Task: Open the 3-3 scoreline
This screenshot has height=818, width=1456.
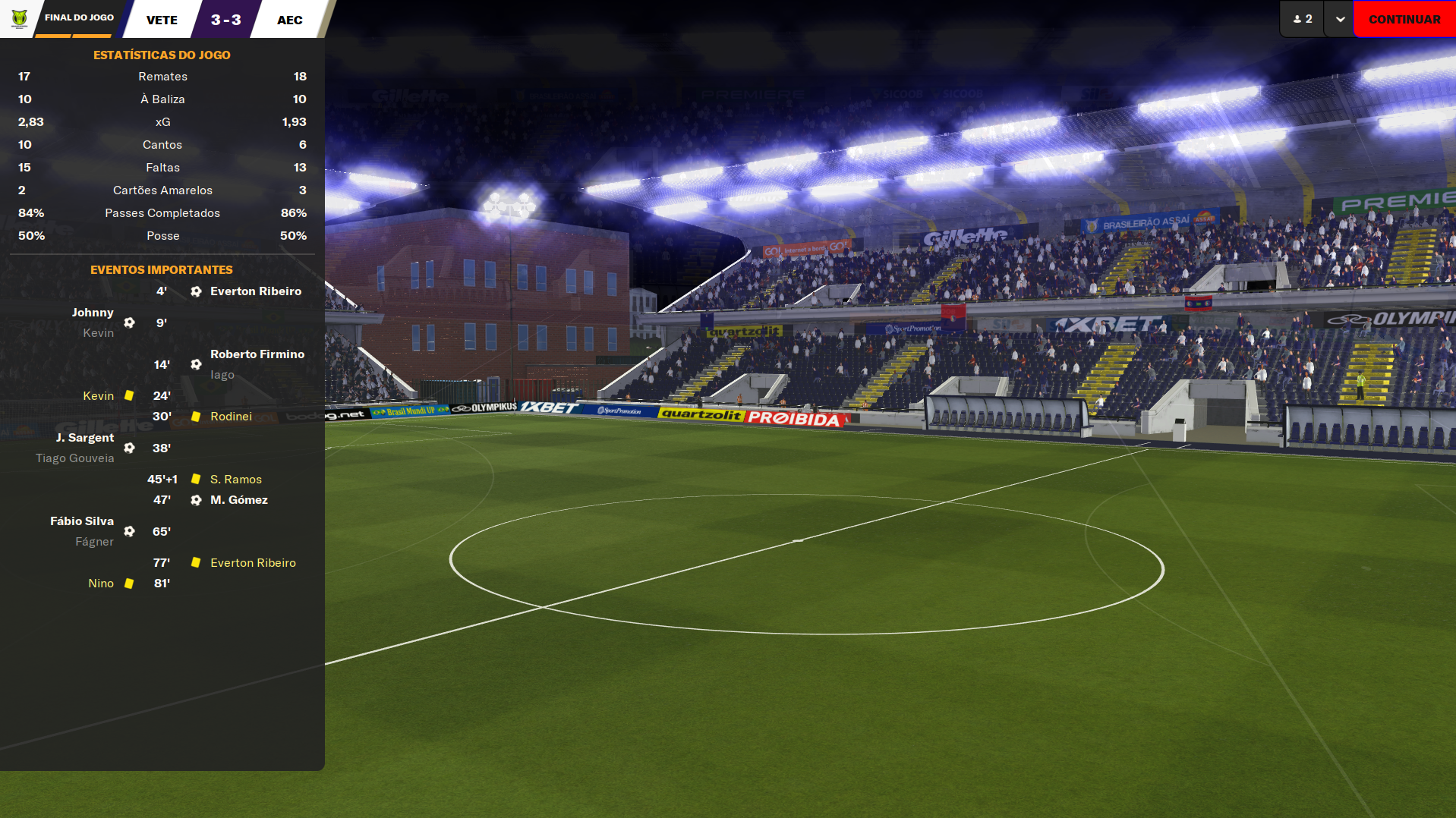Action: (x=225, y=20)
